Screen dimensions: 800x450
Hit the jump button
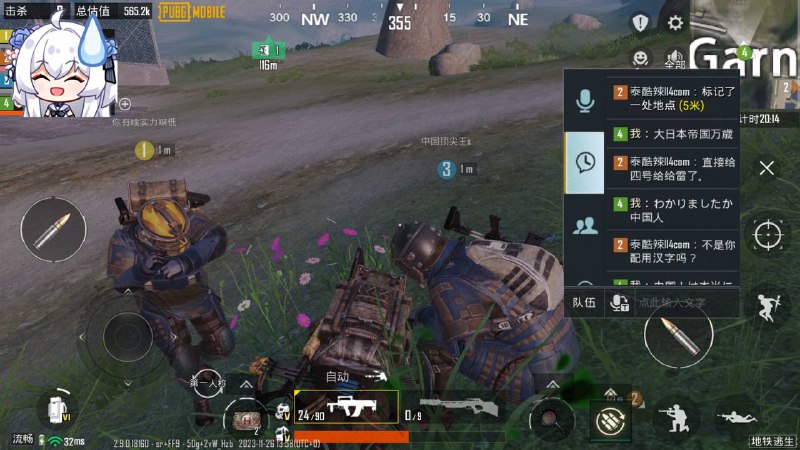[768, 305]
